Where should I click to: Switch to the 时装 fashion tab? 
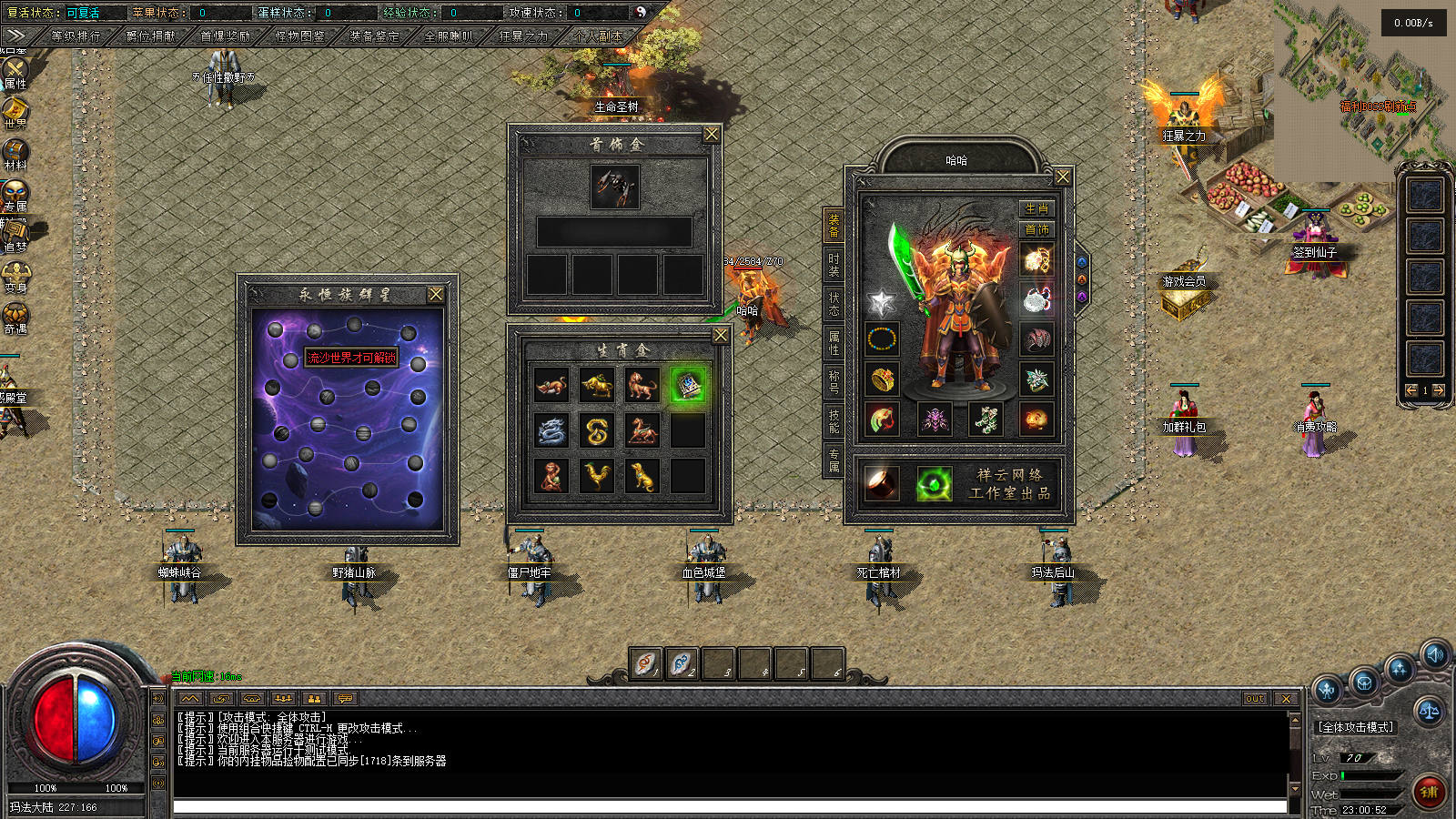point(834,265)
